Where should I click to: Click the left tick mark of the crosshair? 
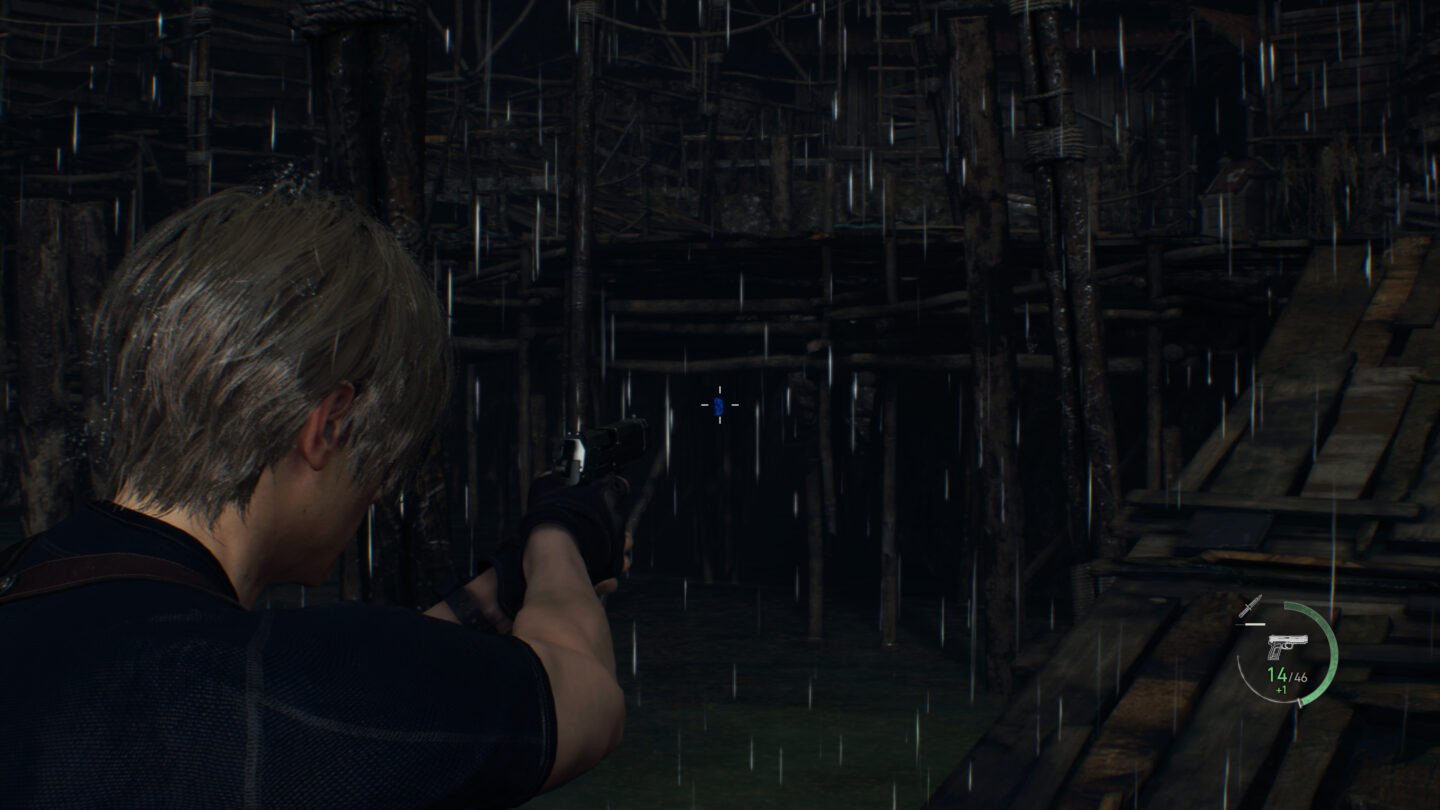point(705,405)
